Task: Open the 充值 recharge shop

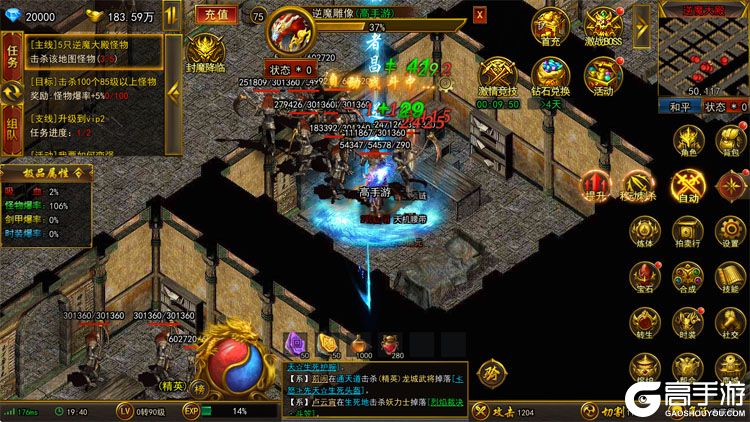Action: point(216,14)
